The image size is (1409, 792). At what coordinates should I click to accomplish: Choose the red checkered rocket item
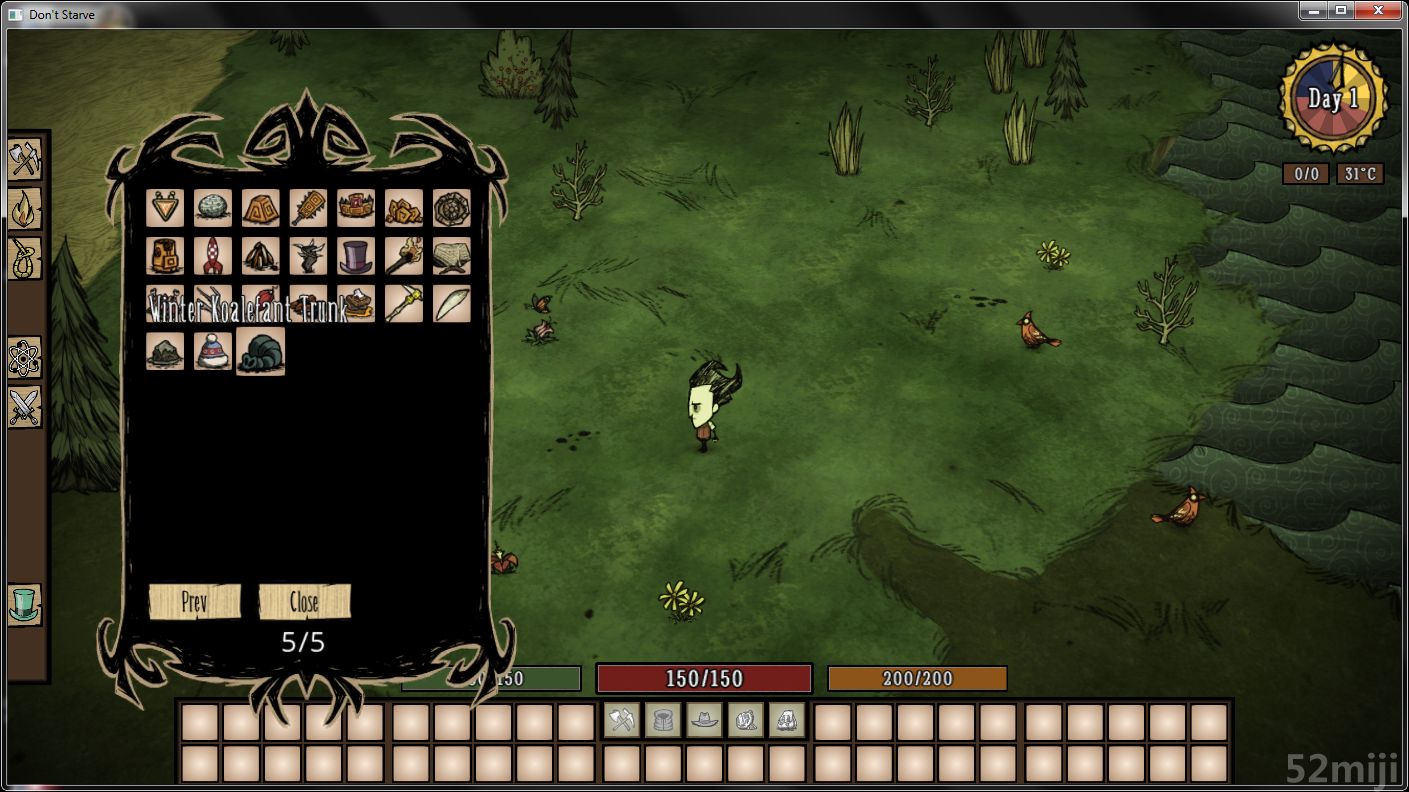(212, 256)
